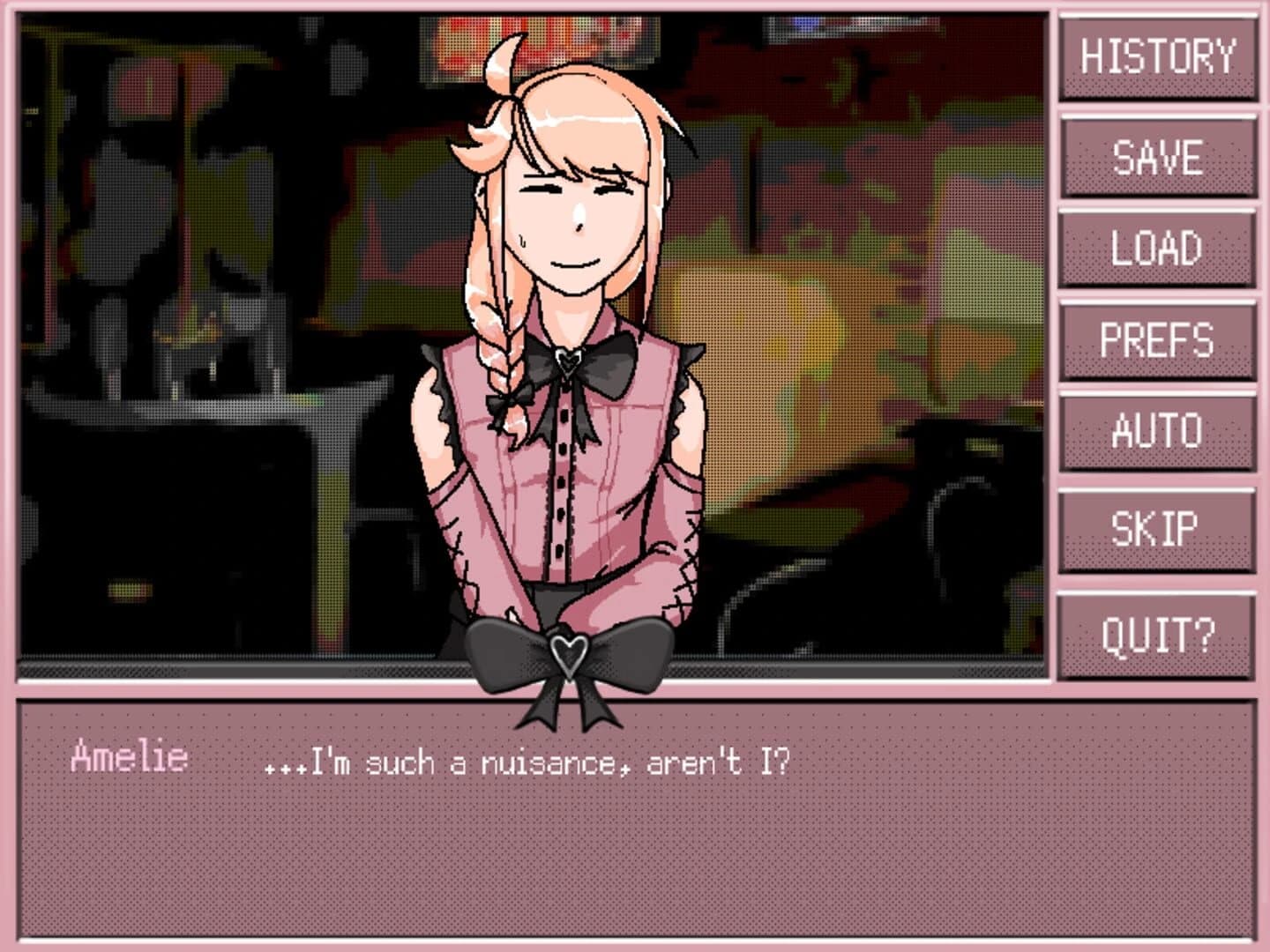Click SAVE to store your progress

point(1158,157)
